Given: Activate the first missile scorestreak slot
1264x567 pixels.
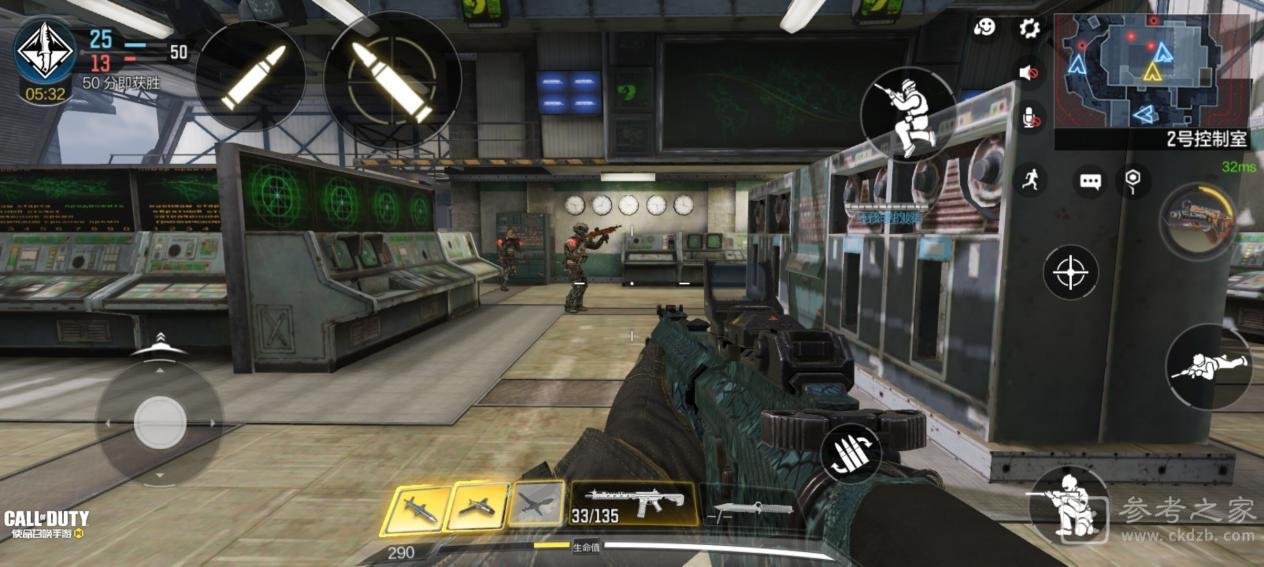Looking at the screenshot, I should pos(416,508).
